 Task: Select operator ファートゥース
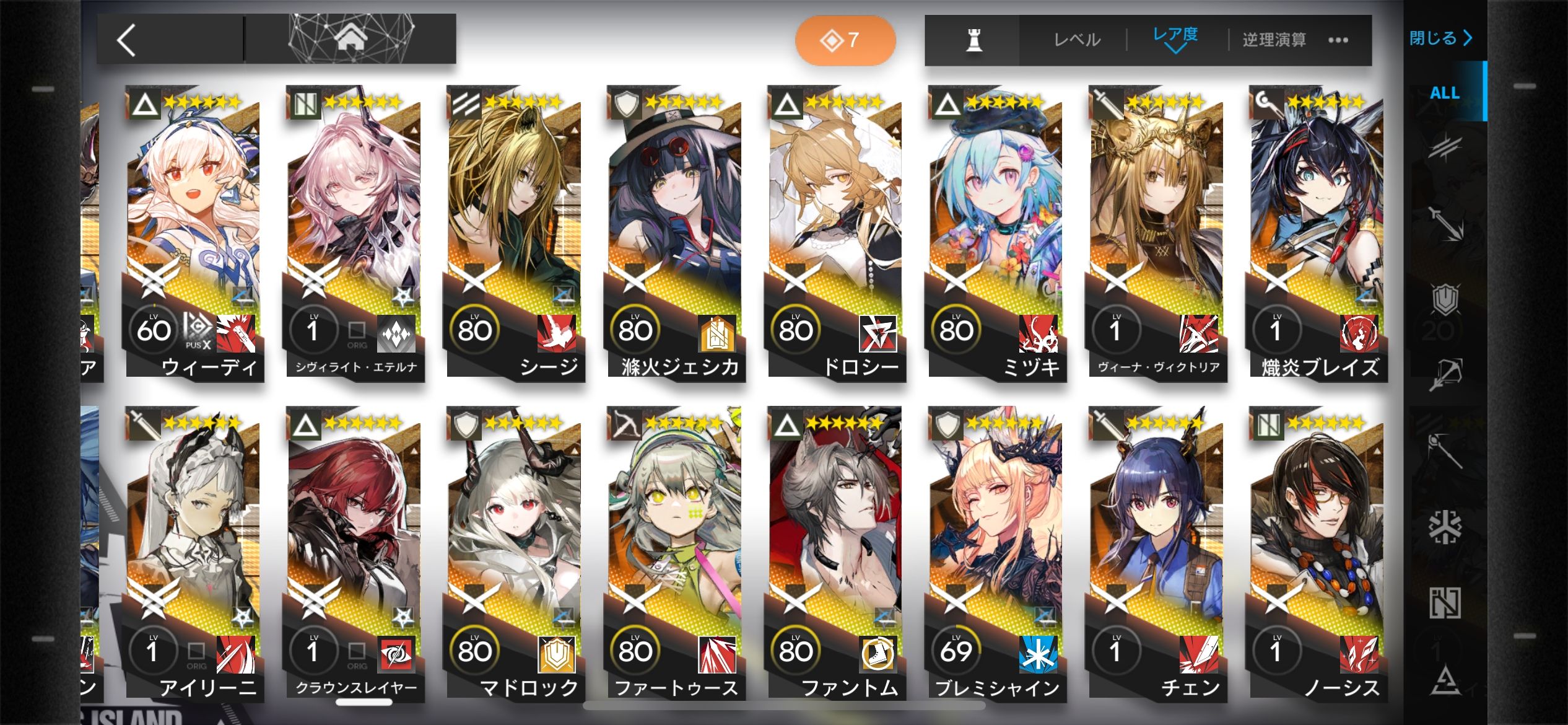coord(674,553)
